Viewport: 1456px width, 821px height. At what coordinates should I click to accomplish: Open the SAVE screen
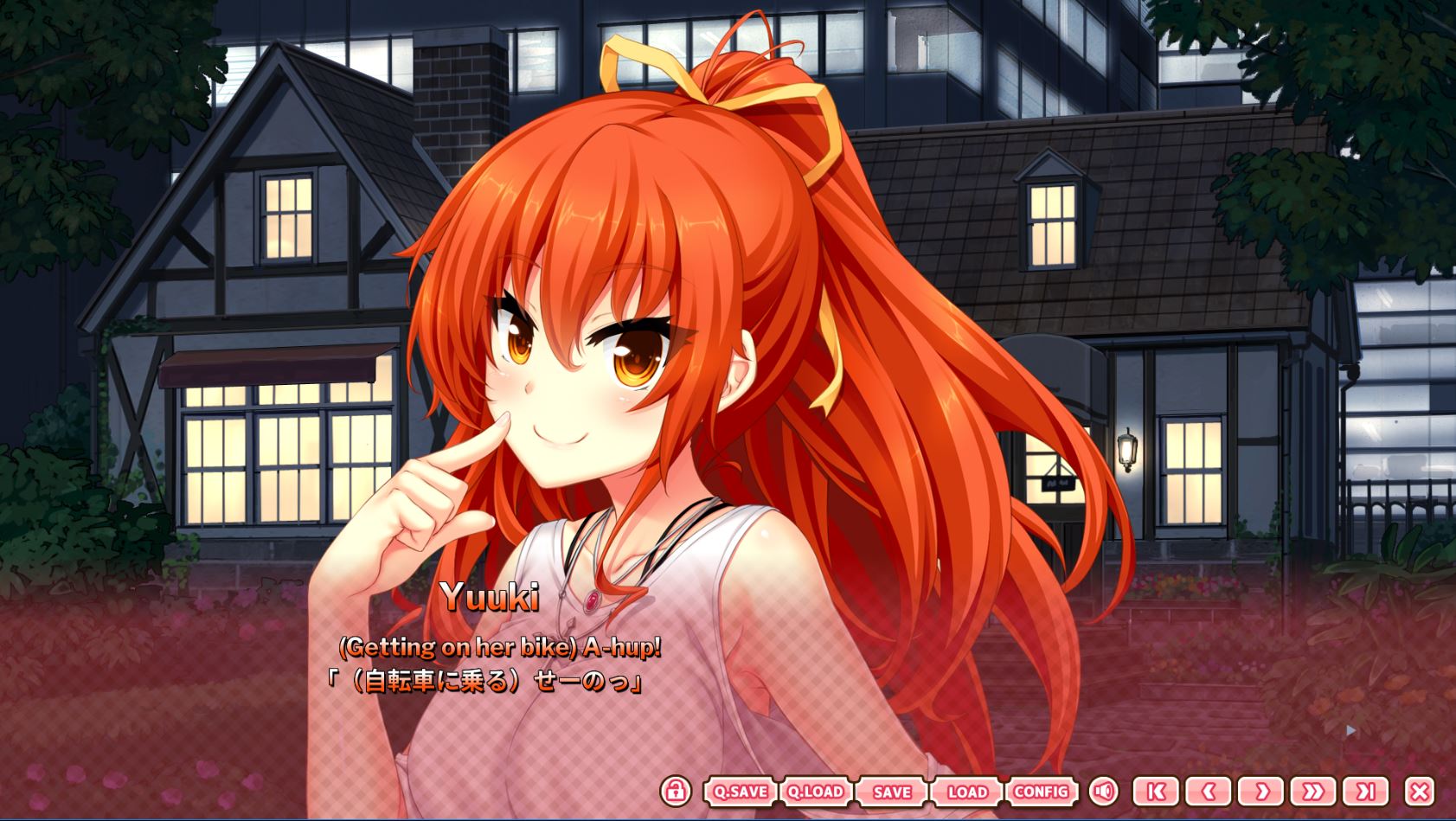click(892, 792)
